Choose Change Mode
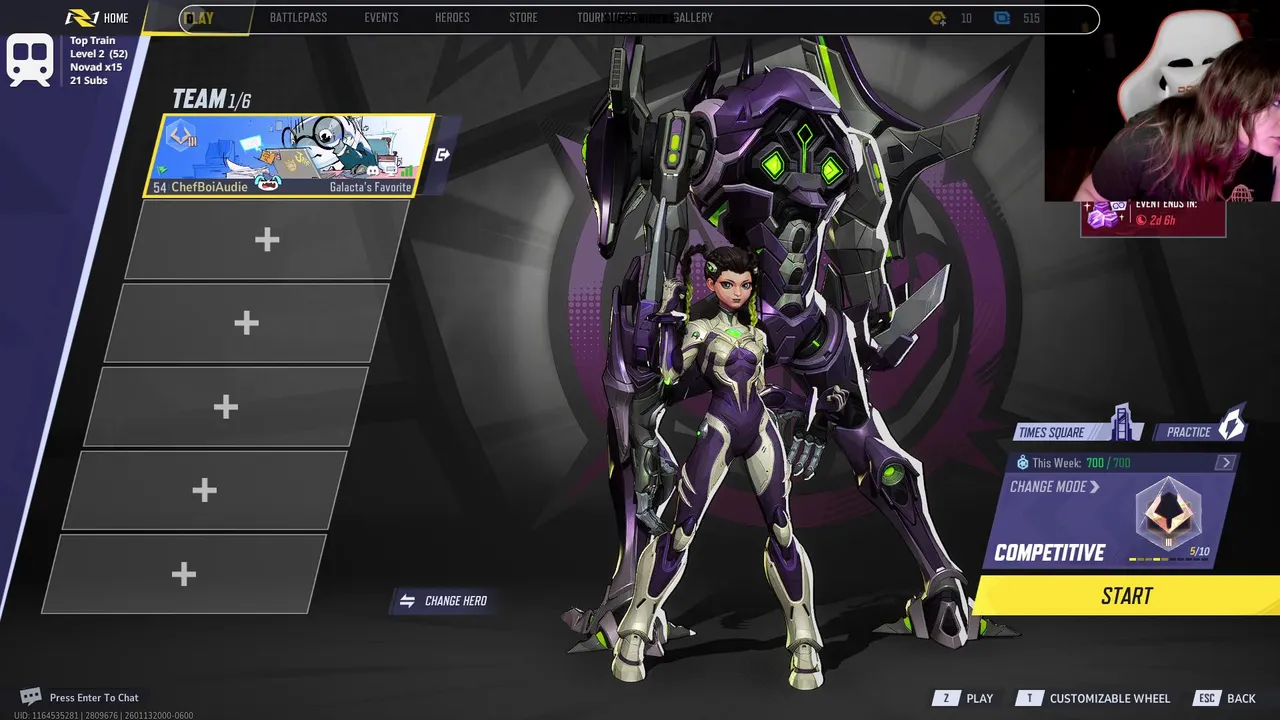Image resolution: width=1280 pixels, height=720 pixels. [x=1054, y=487]
